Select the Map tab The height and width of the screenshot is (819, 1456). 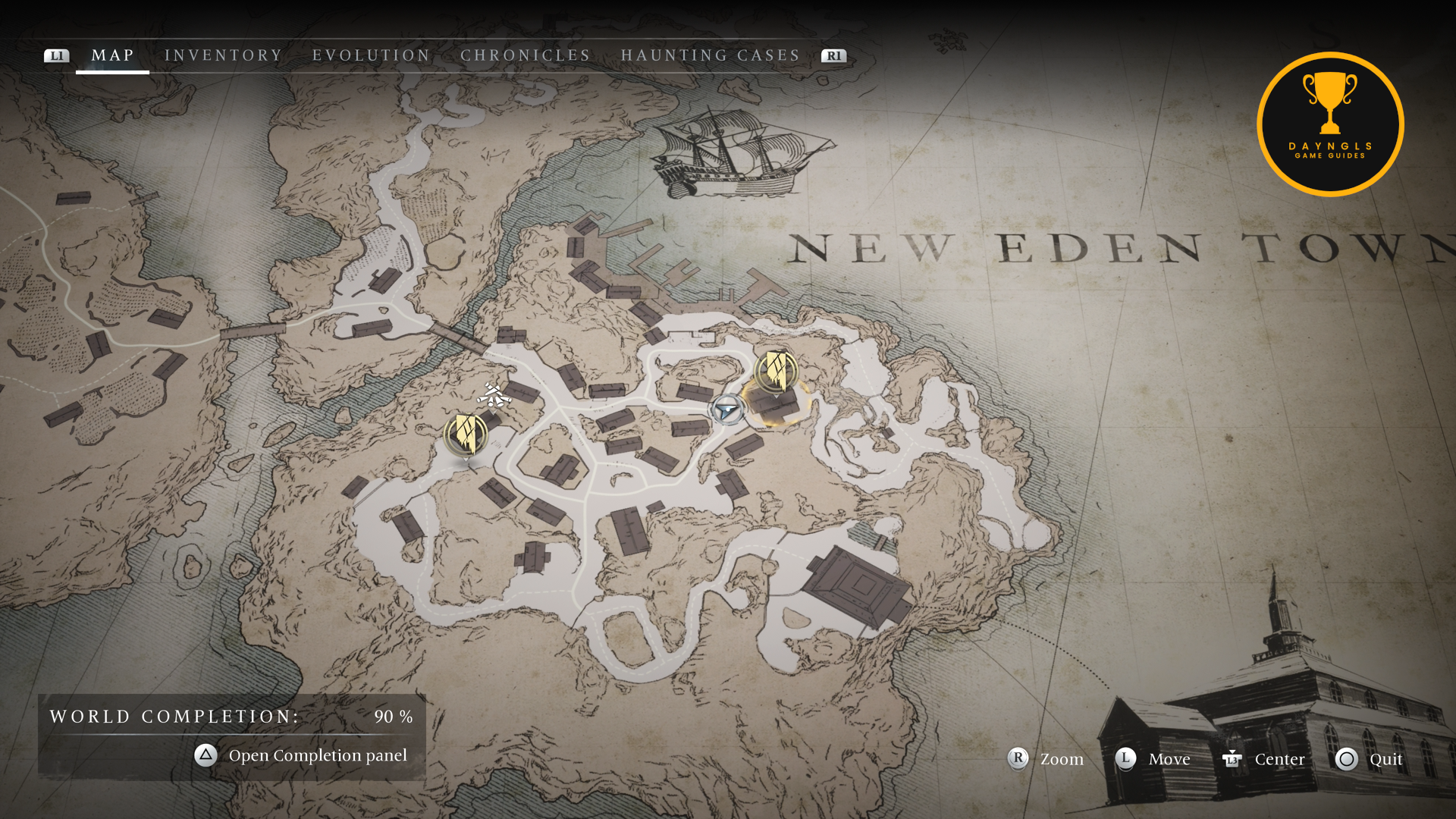coord(113,55)
